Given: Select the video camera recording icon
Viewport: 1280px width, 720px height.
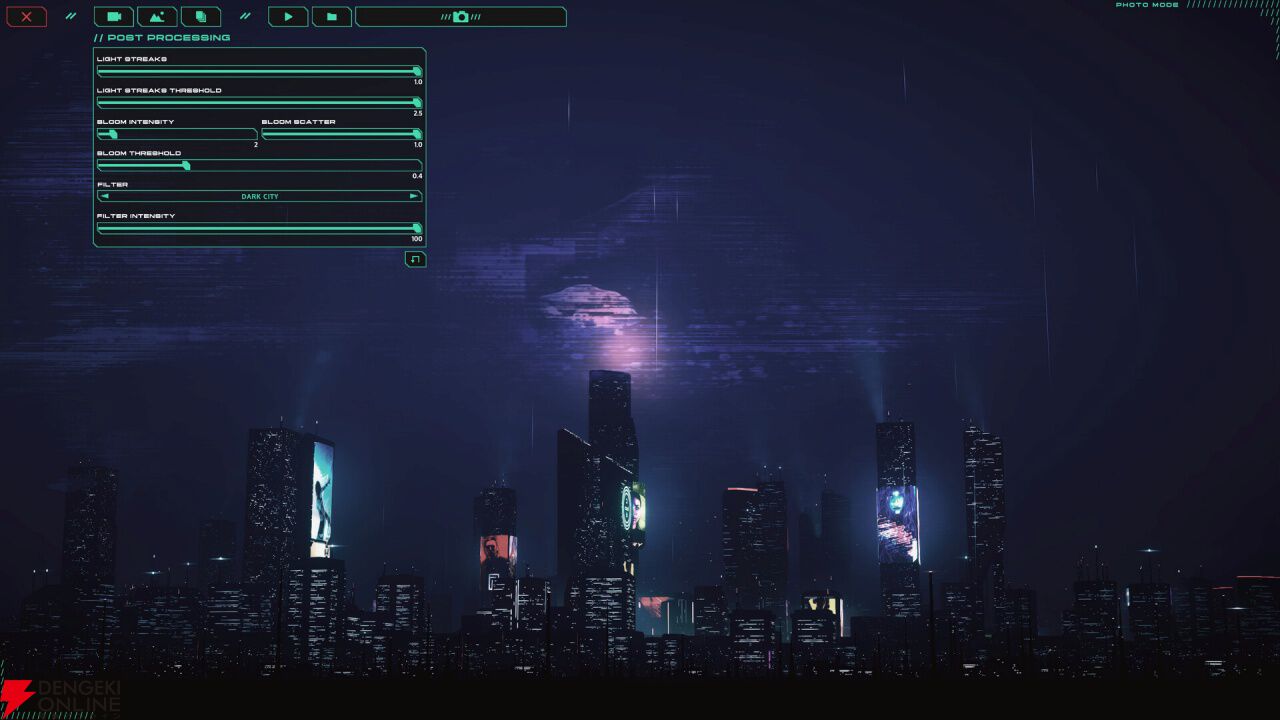Looking at the screenshot, I should pos(113,16).
